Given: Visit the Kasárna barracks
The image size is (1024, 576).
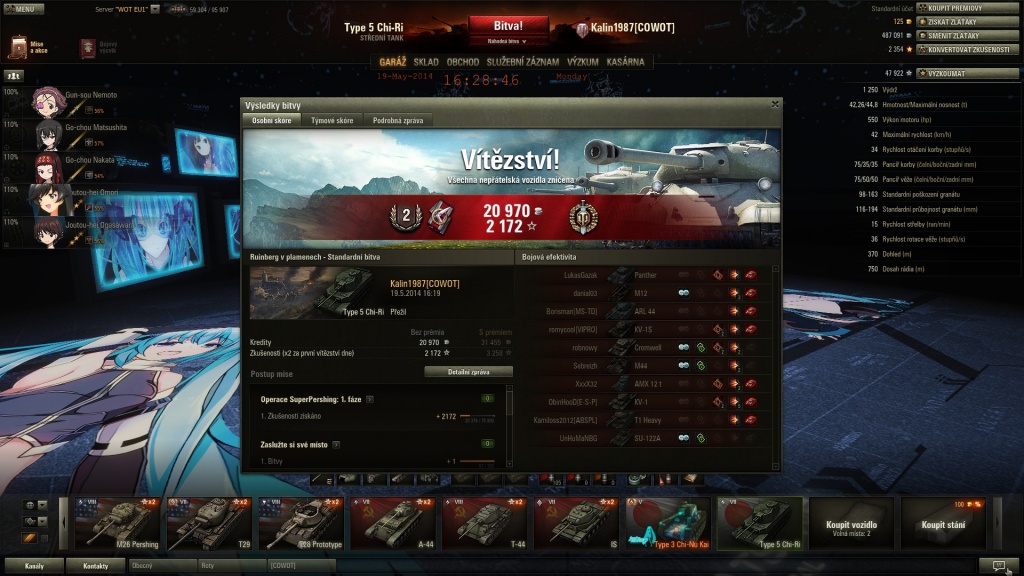Looking at the screenshot, I should 626,62.
